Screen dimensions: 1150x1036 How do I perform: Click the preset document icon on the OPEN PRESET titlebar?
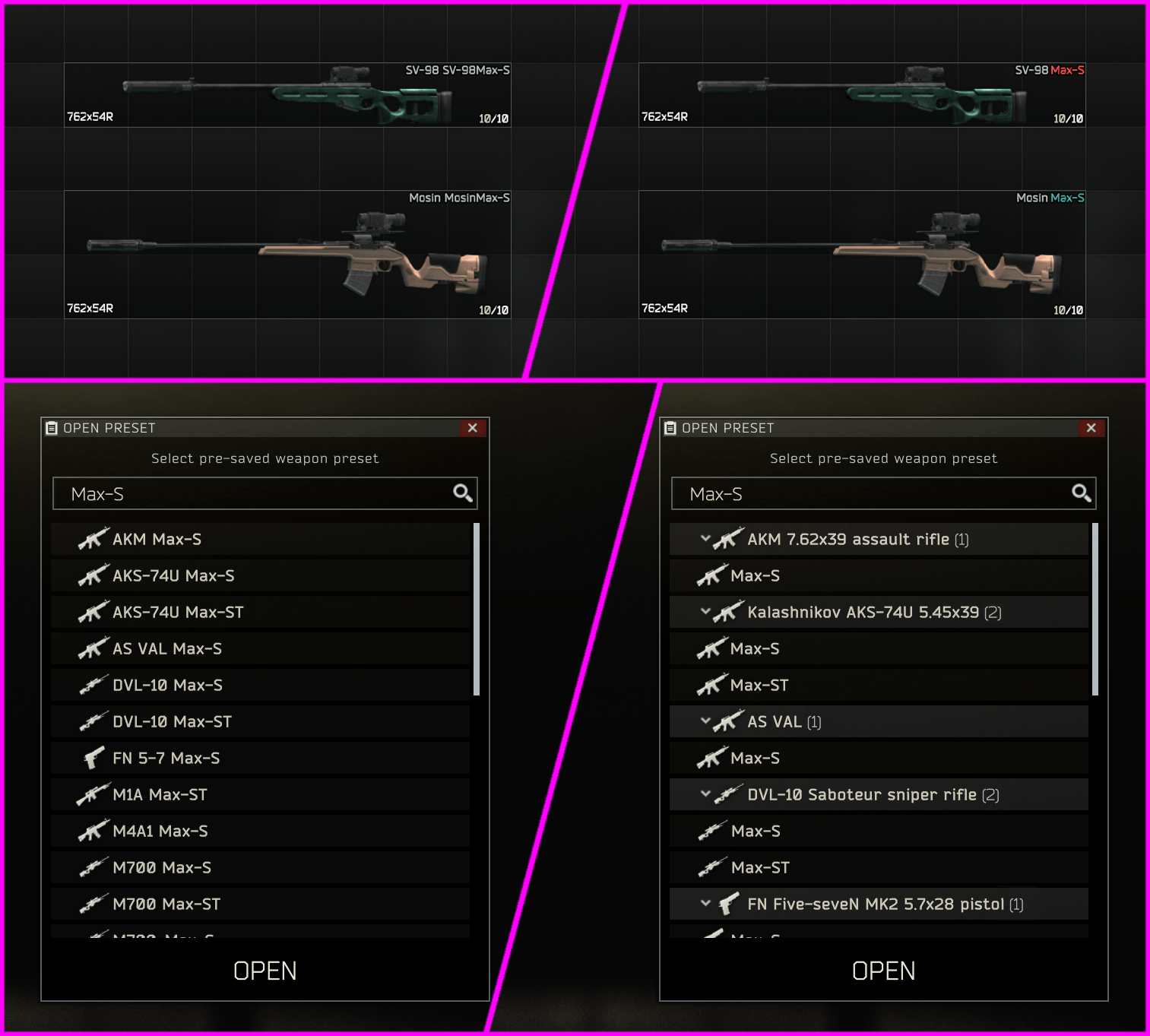[51, 428]
